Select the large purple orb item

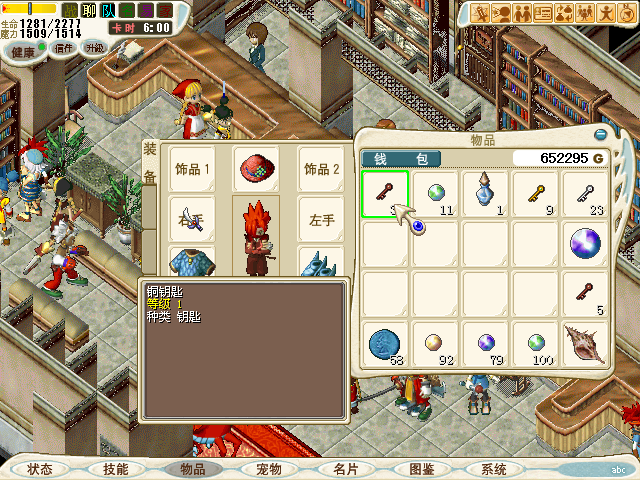(585, 243)
